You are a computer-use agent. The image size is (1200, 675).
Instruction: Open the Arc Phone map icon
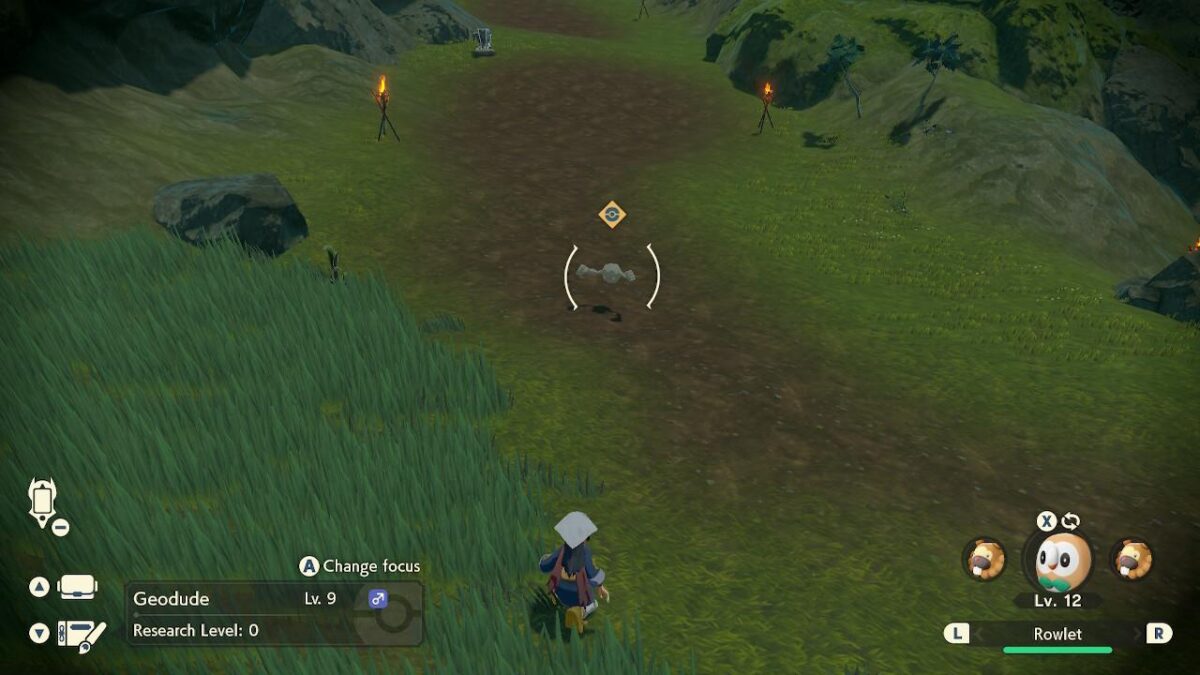(43, 502)
